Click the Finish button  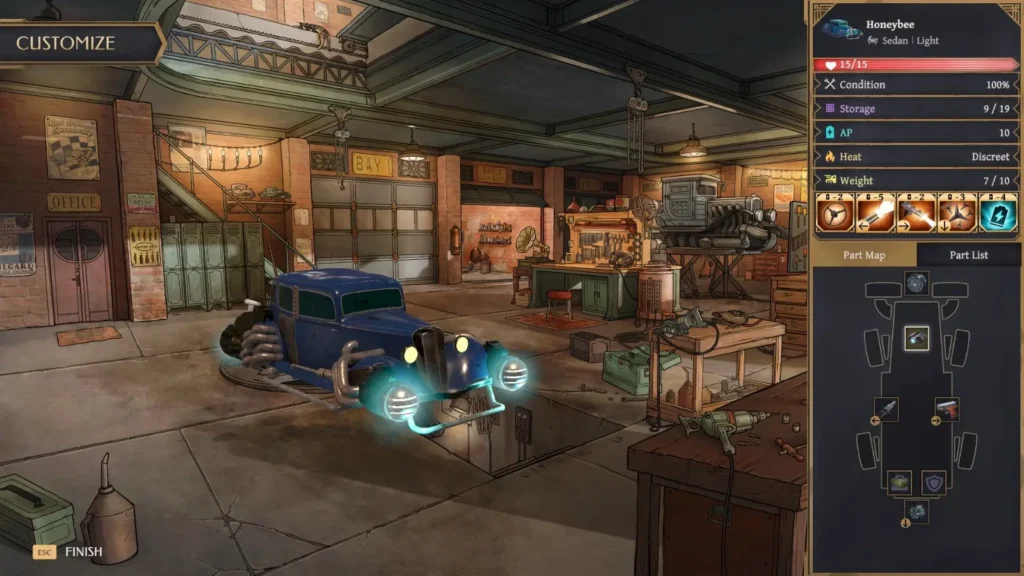coord(70,551)
